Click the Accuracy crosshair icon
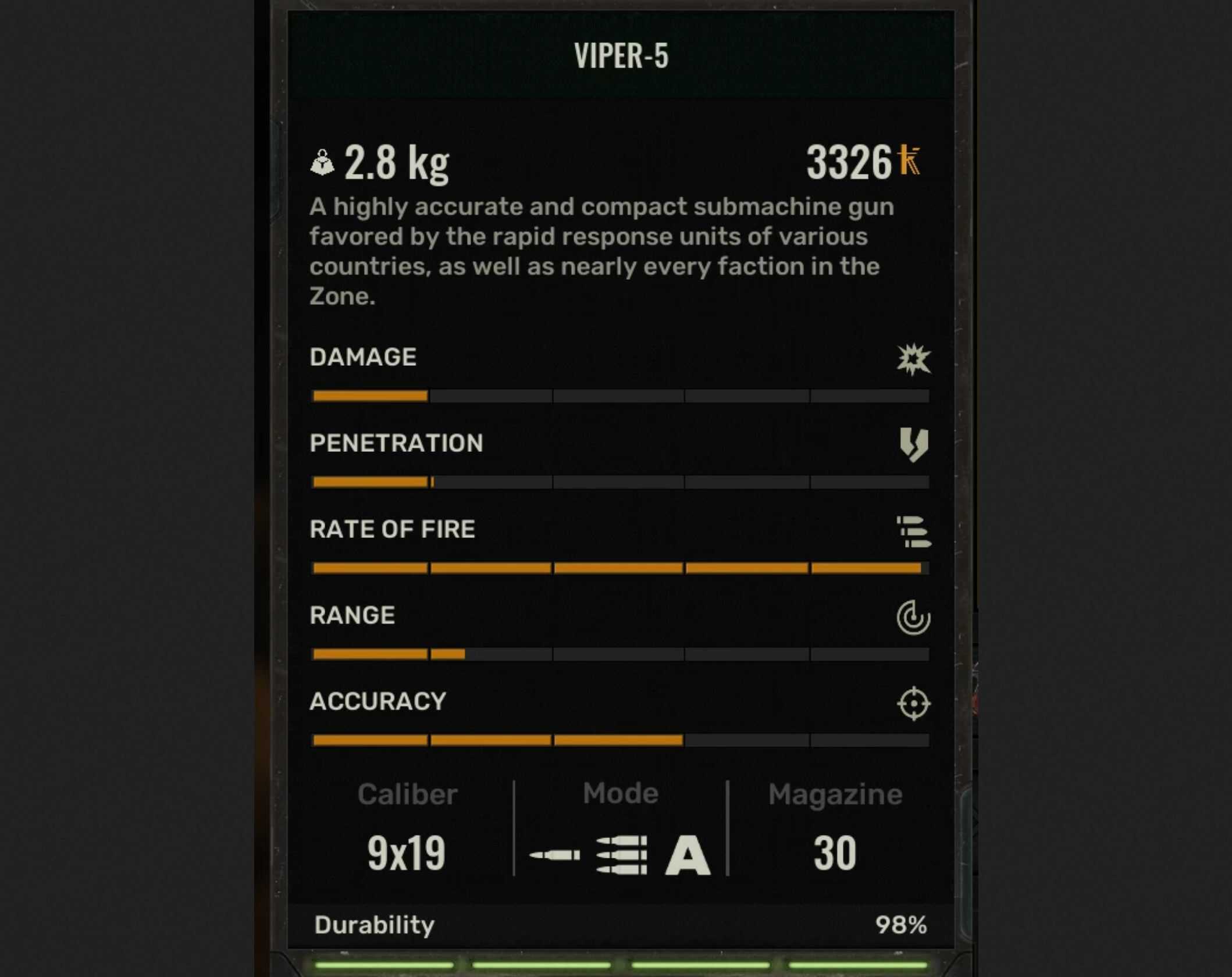The width and height of the screenshot is (1232, 977). 916,704
